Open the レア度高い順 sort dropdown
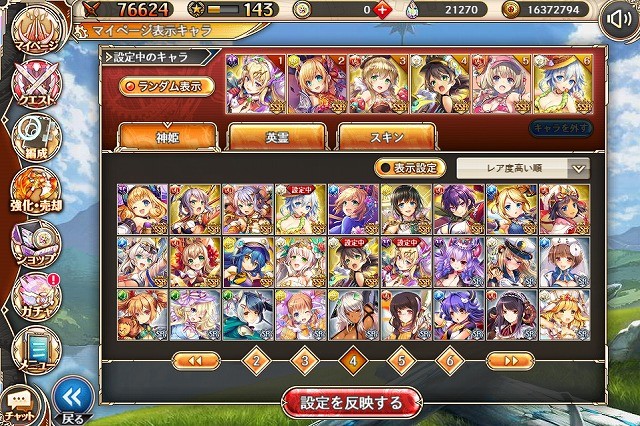This screenshot has height=426, width=640. click(x=522, y=168)
